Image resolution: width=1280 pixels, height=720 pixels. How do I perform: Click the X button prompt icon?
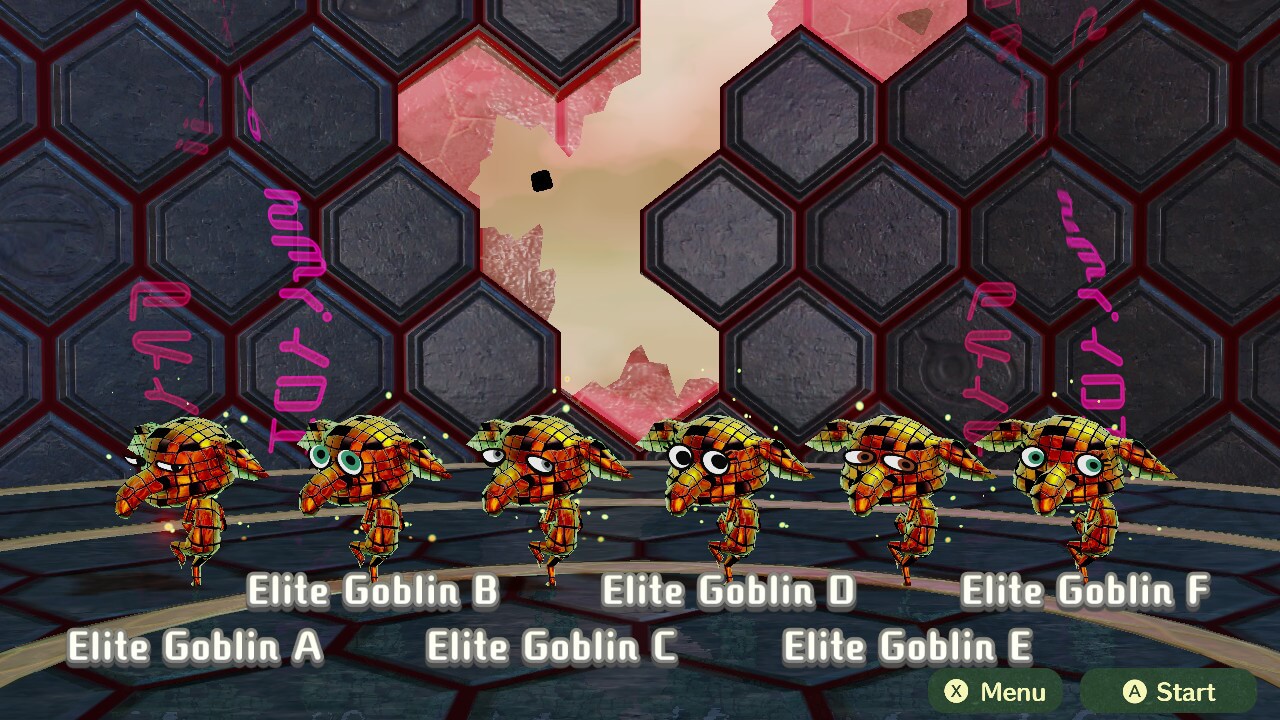957,692
